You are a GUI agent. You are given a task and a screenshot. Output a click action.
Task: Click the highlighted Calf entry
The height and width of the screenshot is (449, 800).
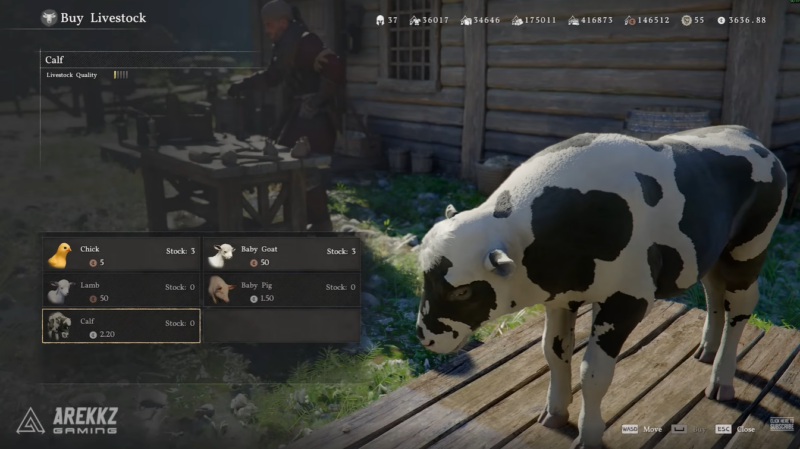point(120,326)
